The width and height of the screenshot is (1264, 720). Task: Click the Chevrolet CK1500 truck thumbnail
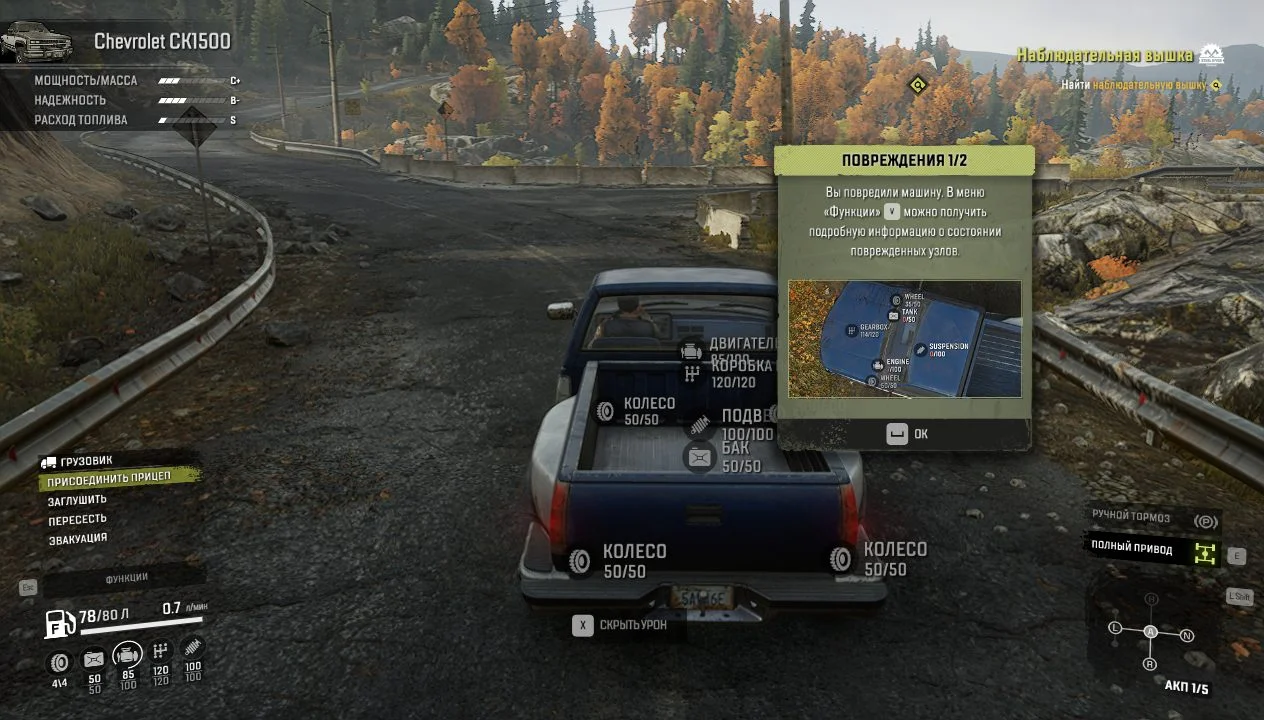click(37, 42)
